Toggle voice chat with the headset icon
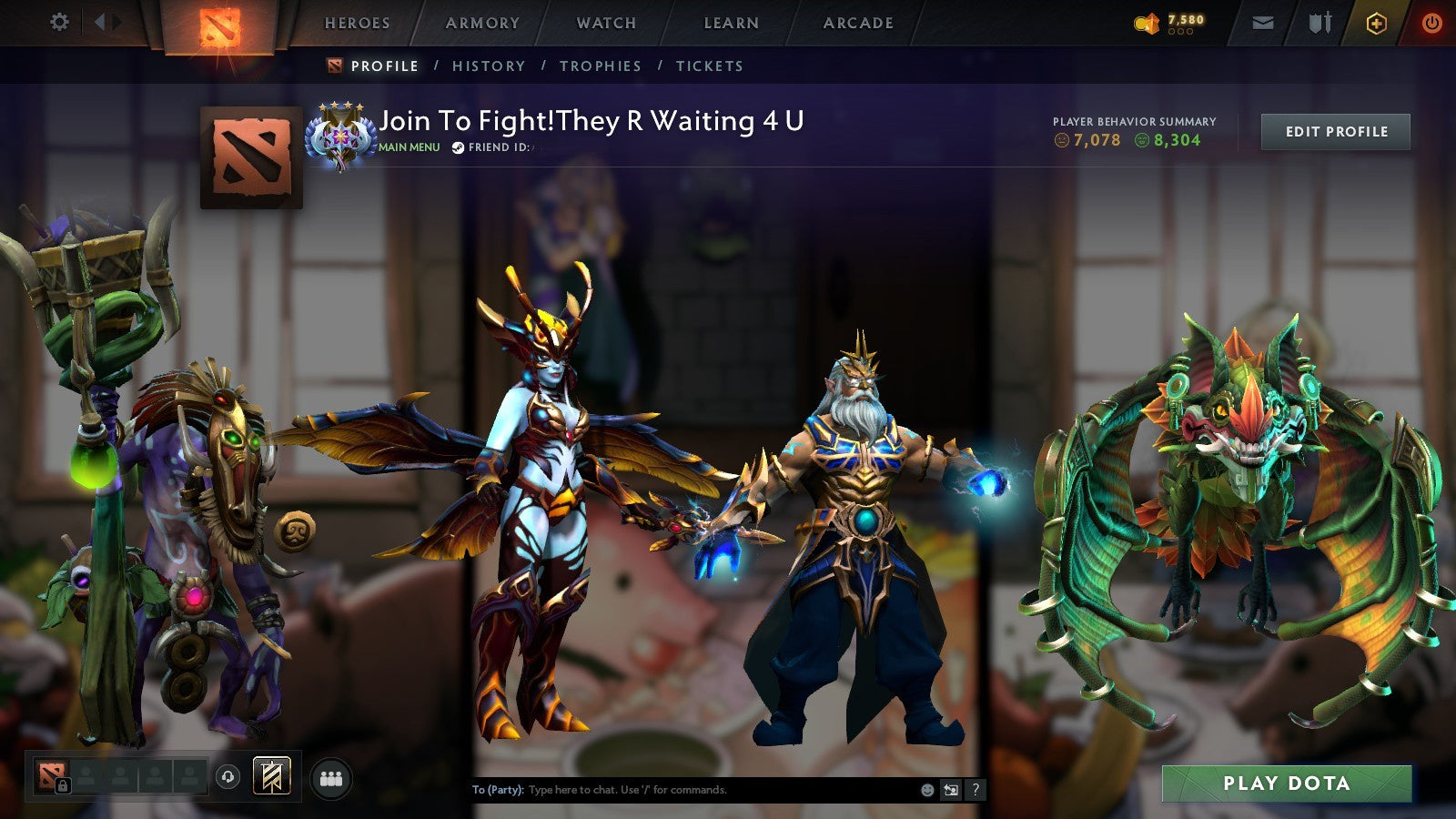 point(227,776)
